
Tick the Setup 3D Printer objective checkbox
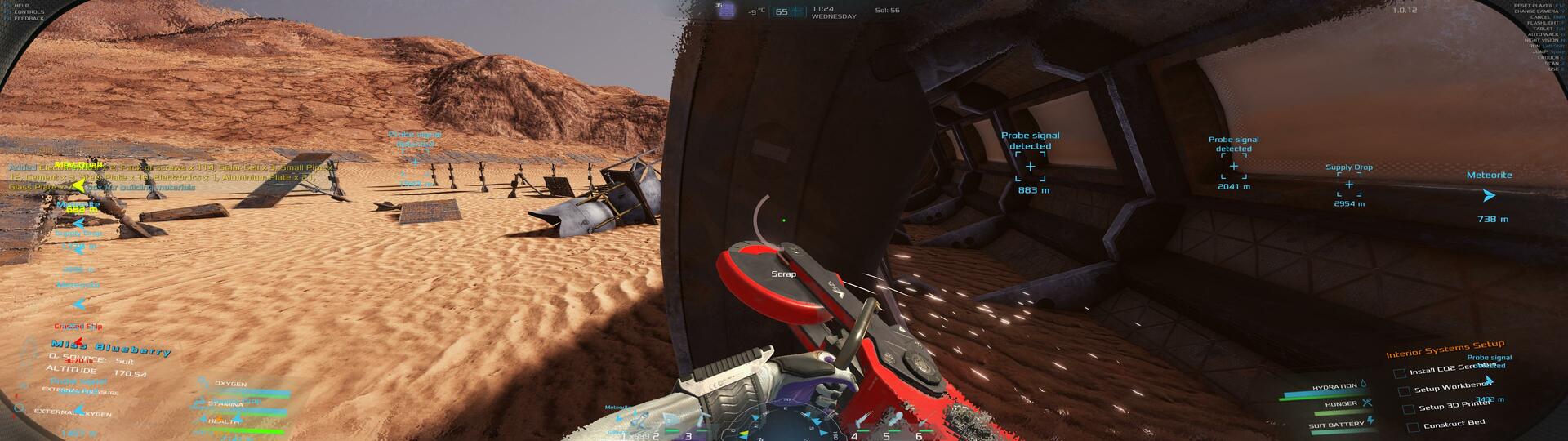coord(1408,409)
